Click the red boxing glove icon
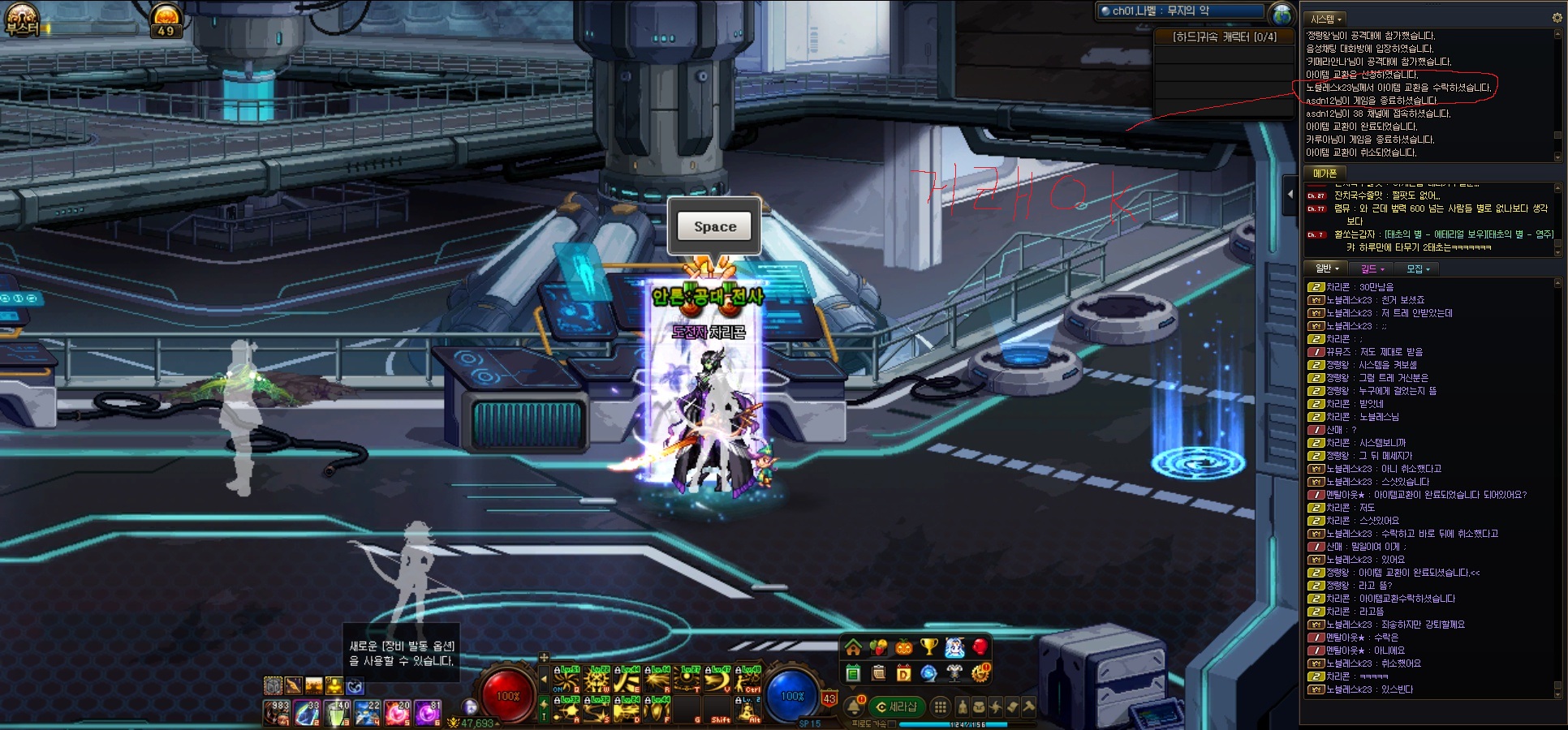The image size is (1568, 730). (980, 647)
